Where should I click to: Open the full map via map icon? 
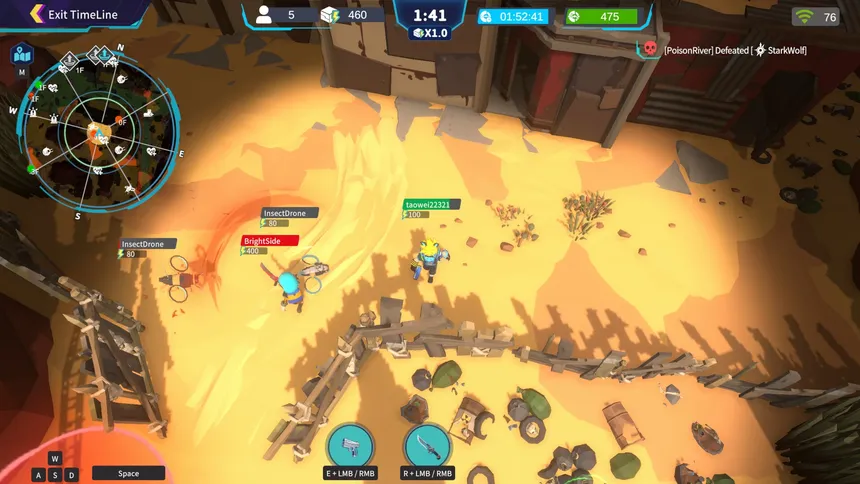point(21,54)
